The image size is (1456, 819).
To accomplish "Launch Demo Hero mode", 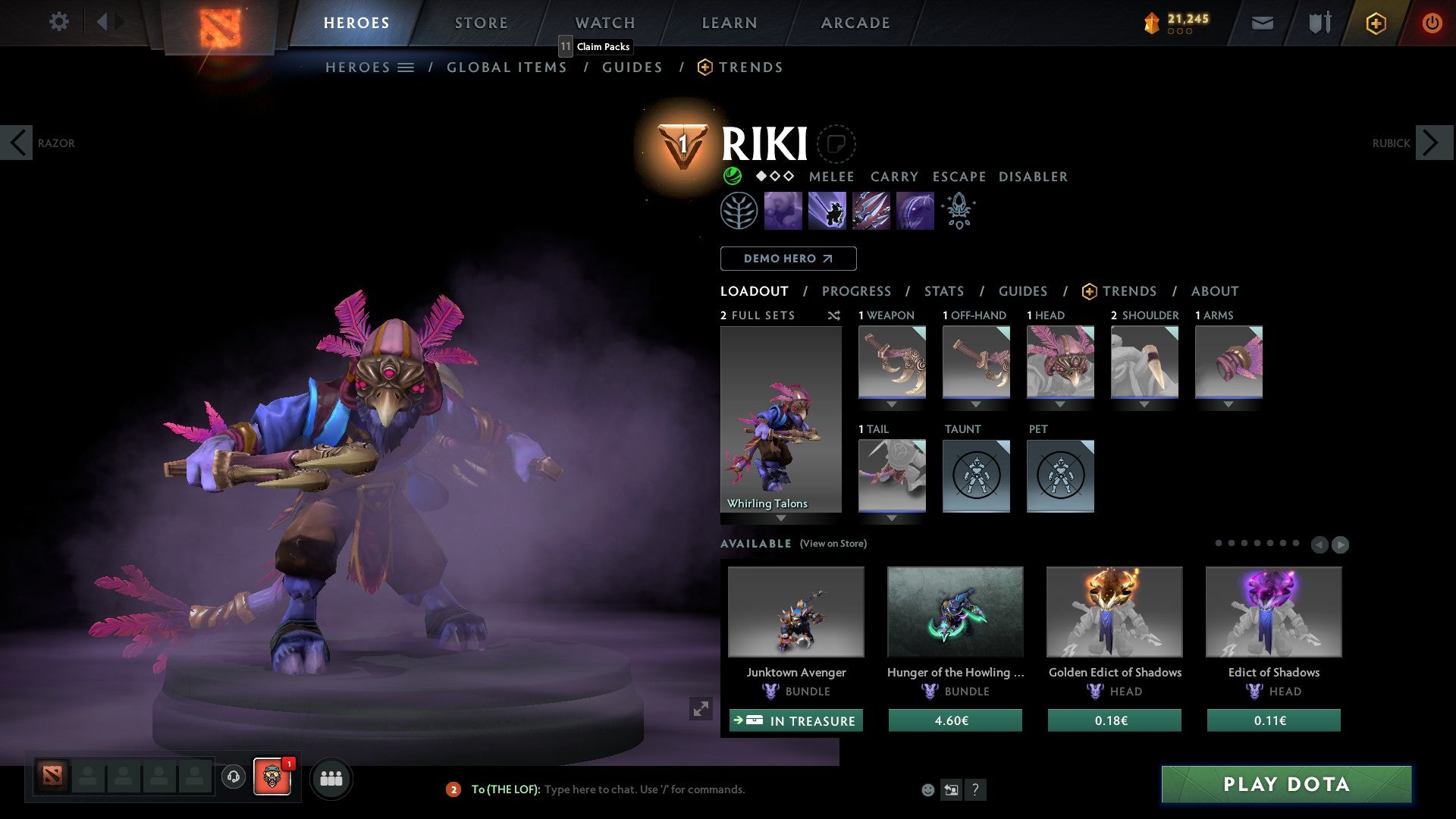I will click(788, 259).
